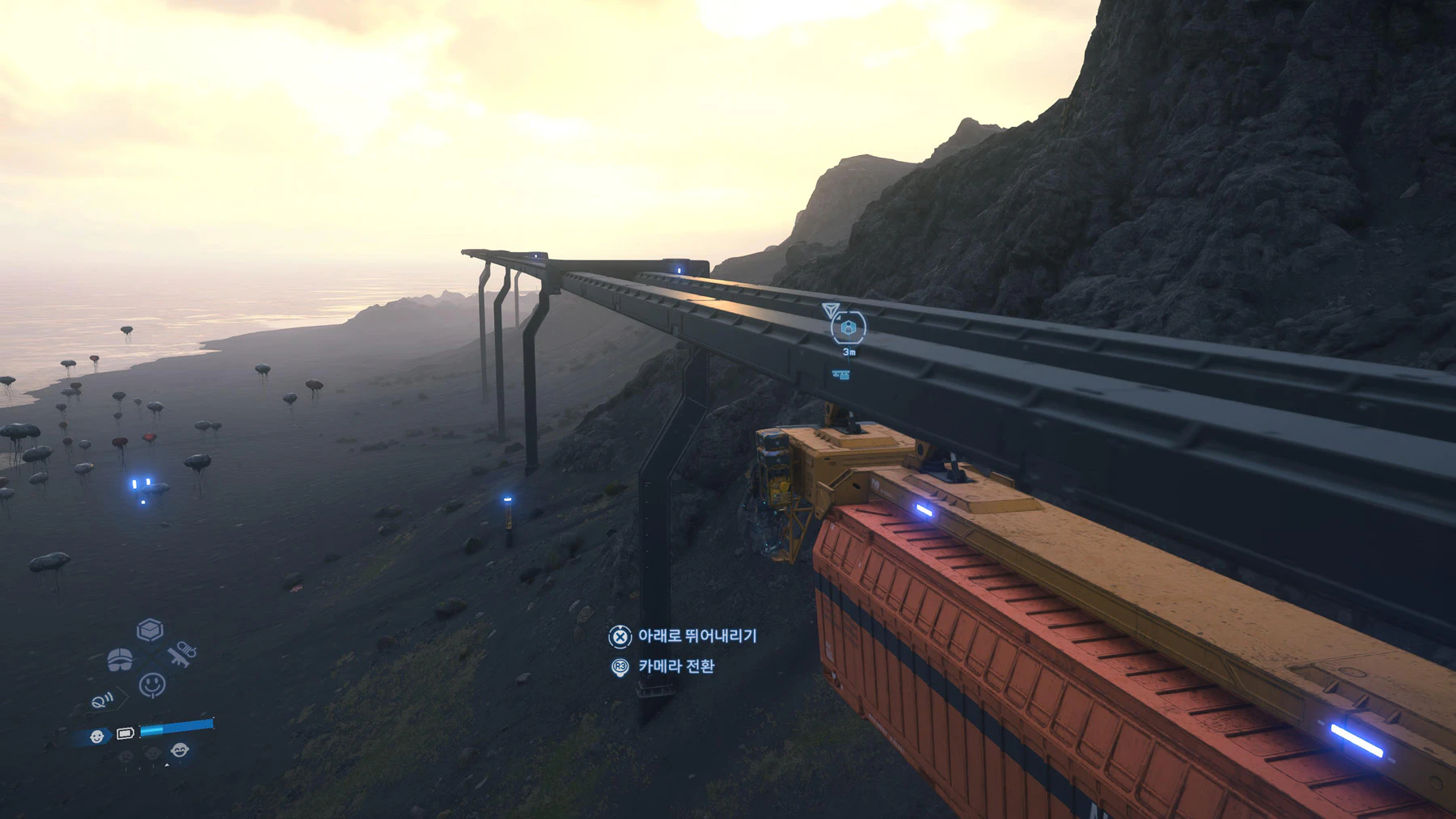The width and height of the screenshot is (1456, 819).
Task: Select the cargo box icon
Action: pos(150,630)
